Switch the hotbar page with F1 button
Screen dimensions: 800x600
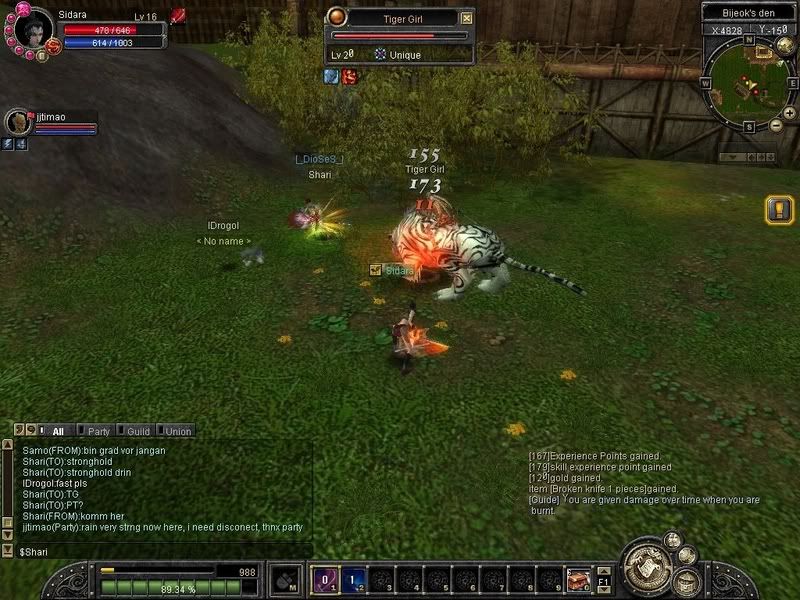(603, 579)
